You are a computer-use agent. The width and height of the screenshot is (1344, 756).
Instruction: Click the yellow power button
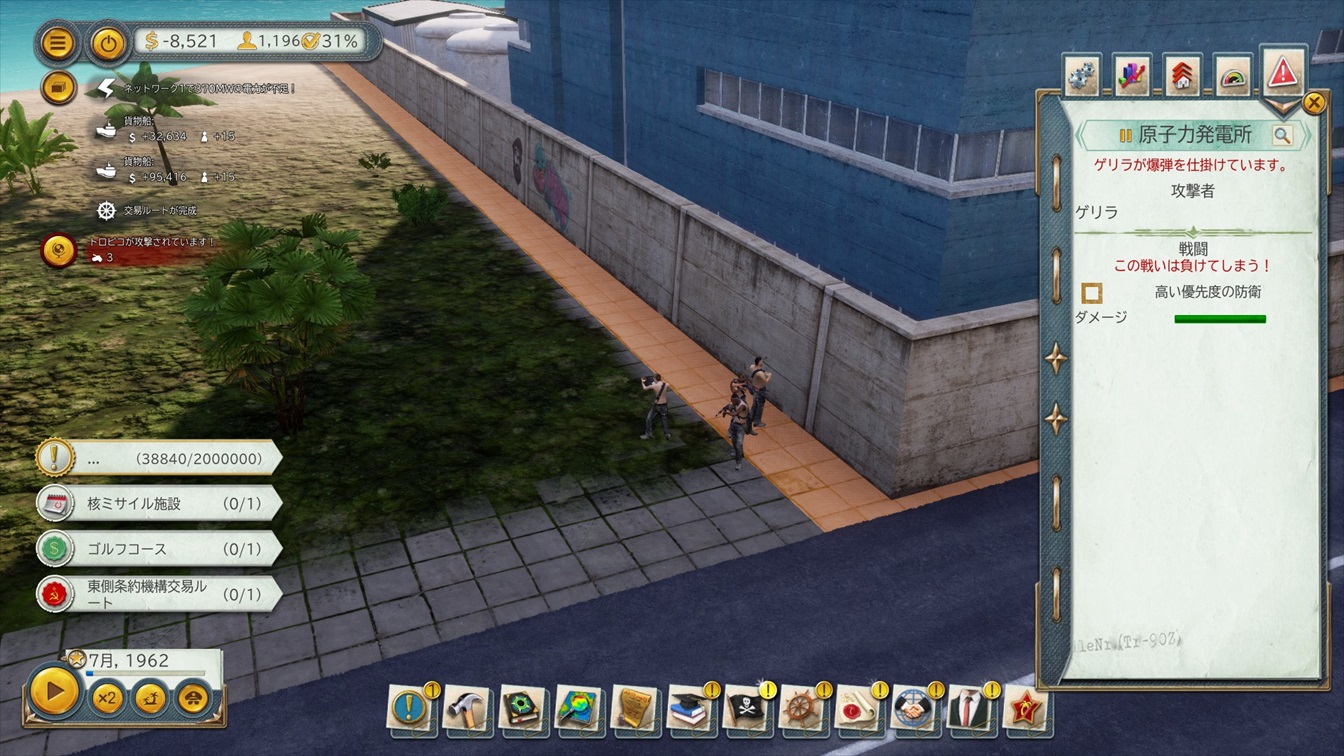tap(107, 43)
